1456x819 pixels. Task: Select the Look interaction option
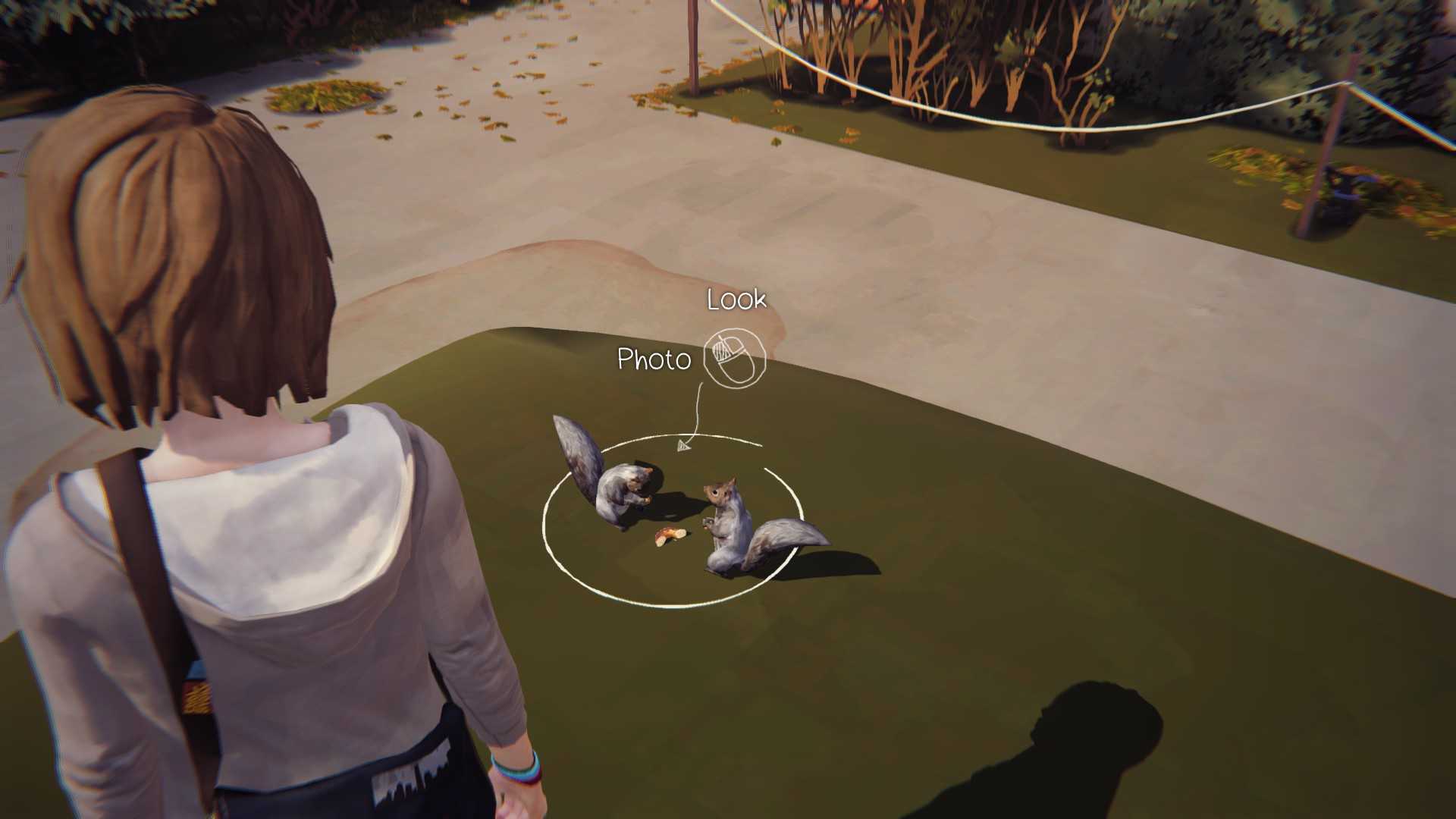pos(736,300)
